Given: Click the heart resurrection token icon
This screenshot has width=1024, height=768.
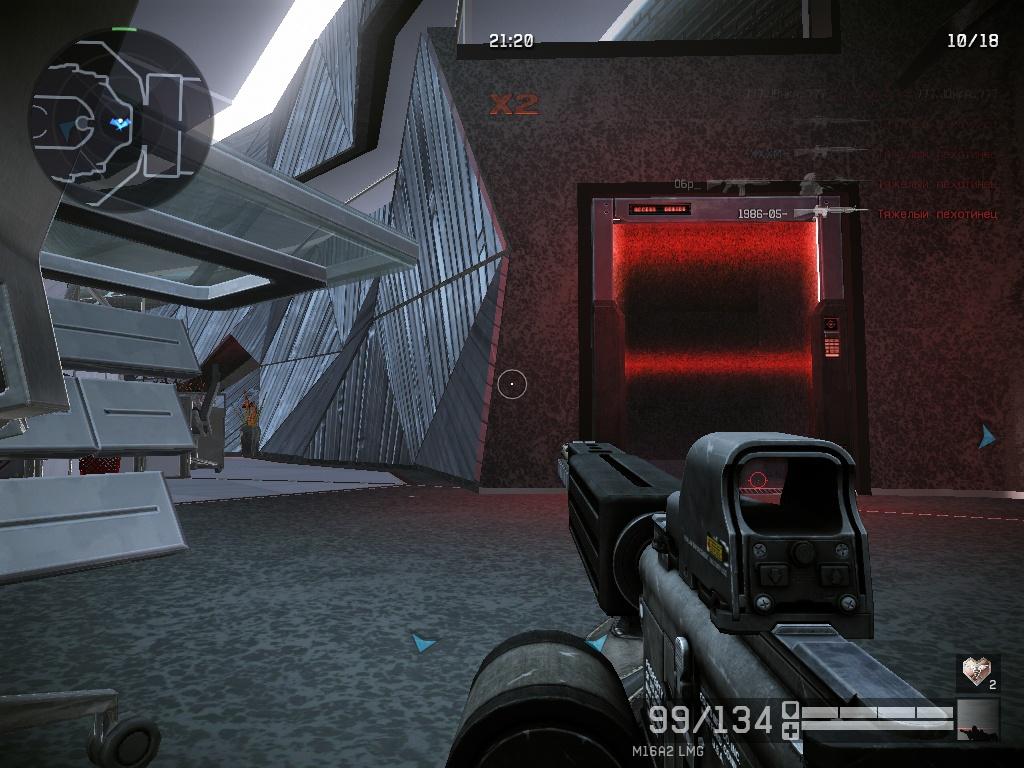Looking at the screenshot, I should (975, 670).
